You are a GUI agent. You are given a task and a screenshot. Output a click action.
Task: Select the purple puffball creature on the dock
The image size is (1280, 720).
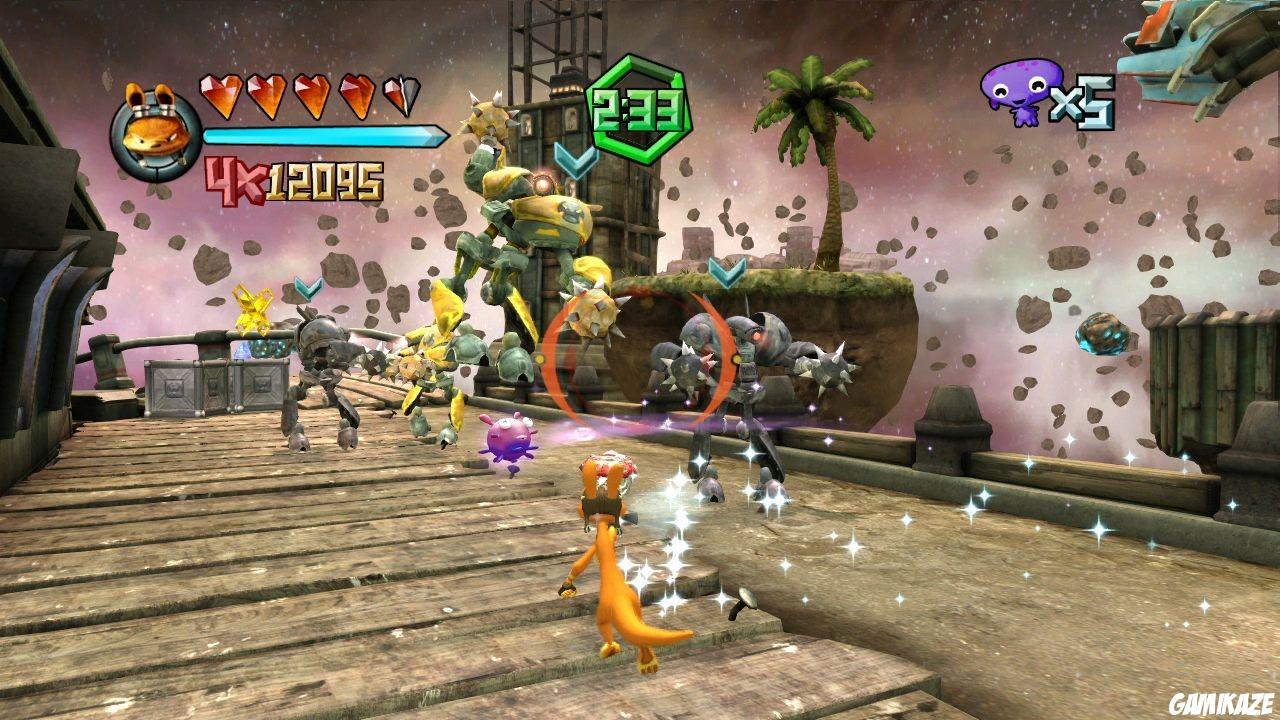(510, 437)
